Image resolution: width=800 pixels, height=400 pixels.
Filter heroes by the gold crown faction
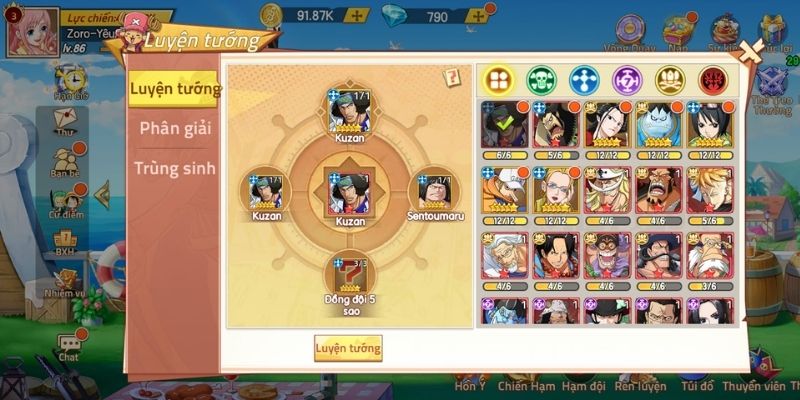(x=670, y=79)
